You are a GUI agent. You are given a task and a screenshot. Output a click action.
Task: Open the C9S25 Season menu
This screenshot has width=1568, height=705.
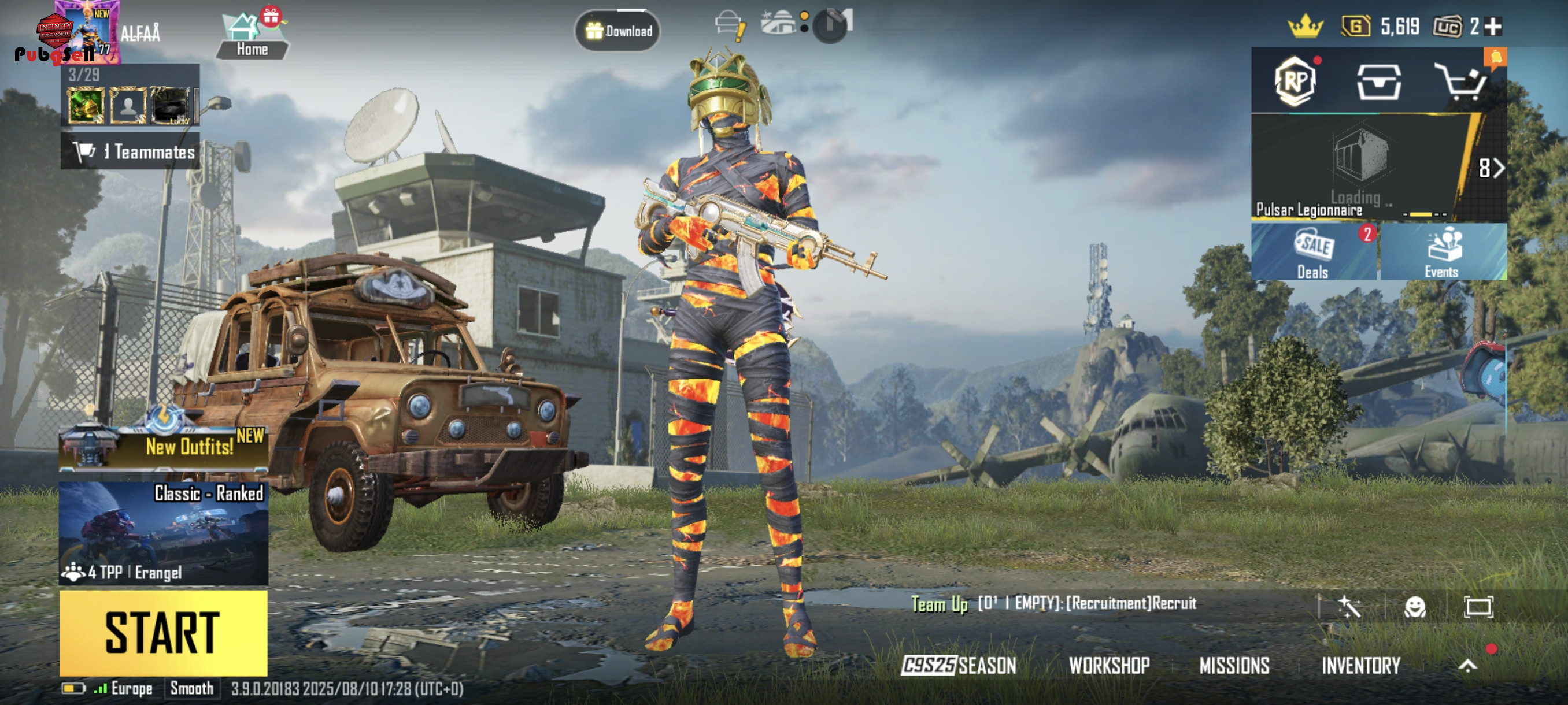point(959,666)
